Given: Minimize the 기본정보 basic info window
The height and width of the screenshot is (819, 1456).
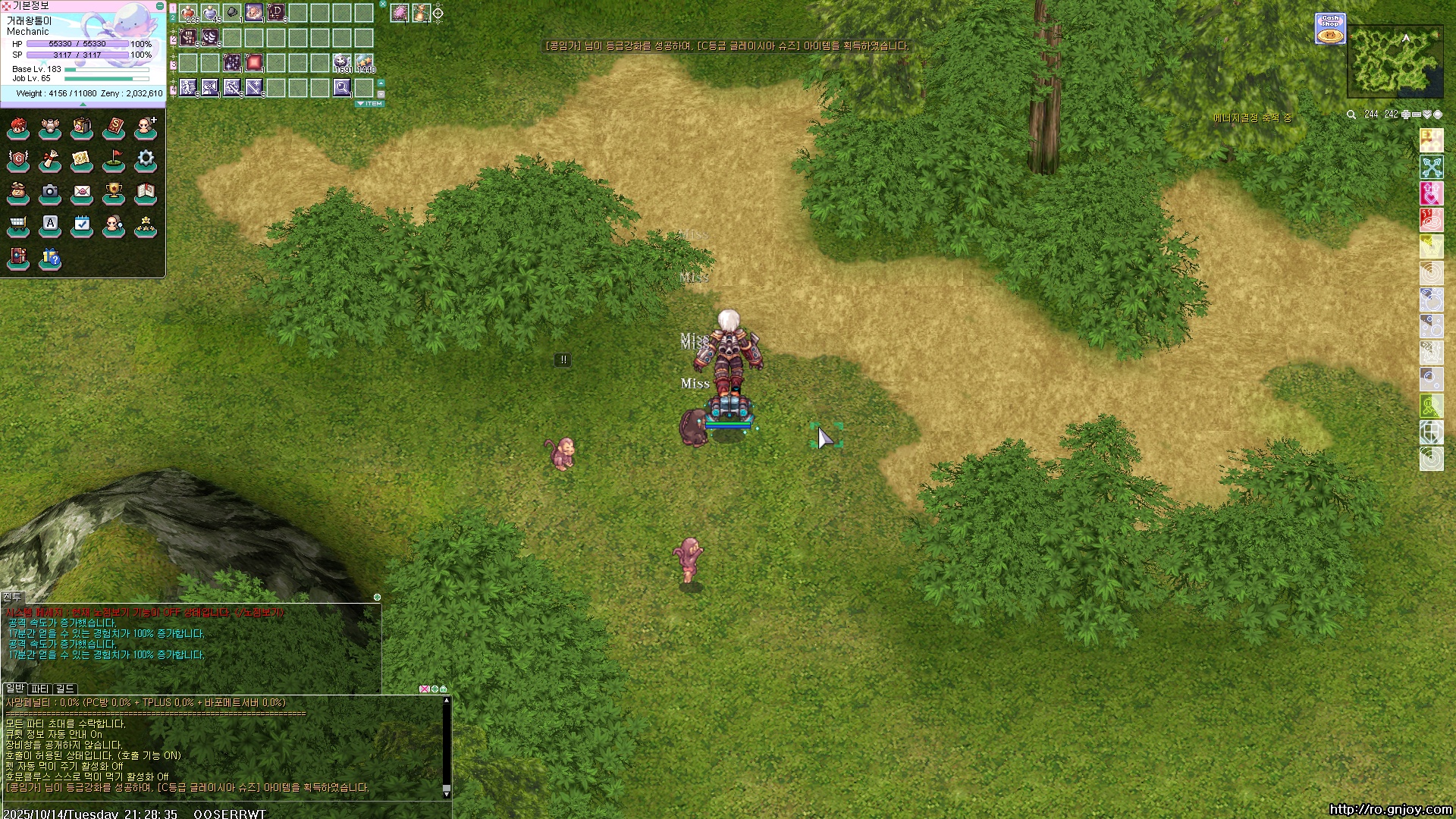Looking at the screenshot, I should [159, 6].
